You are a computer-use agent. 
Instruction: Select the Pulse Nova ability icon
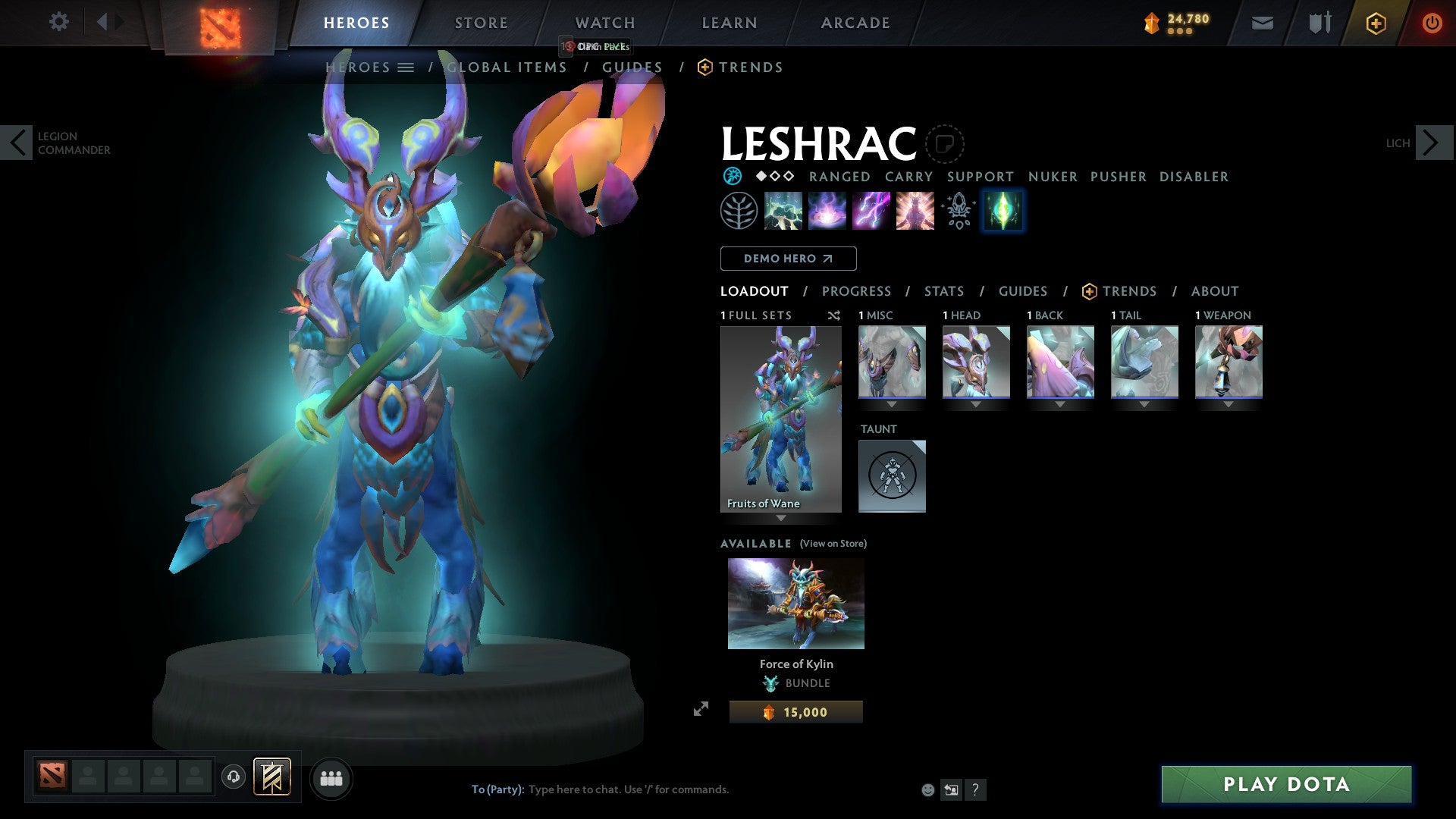(x=915, y=211)
